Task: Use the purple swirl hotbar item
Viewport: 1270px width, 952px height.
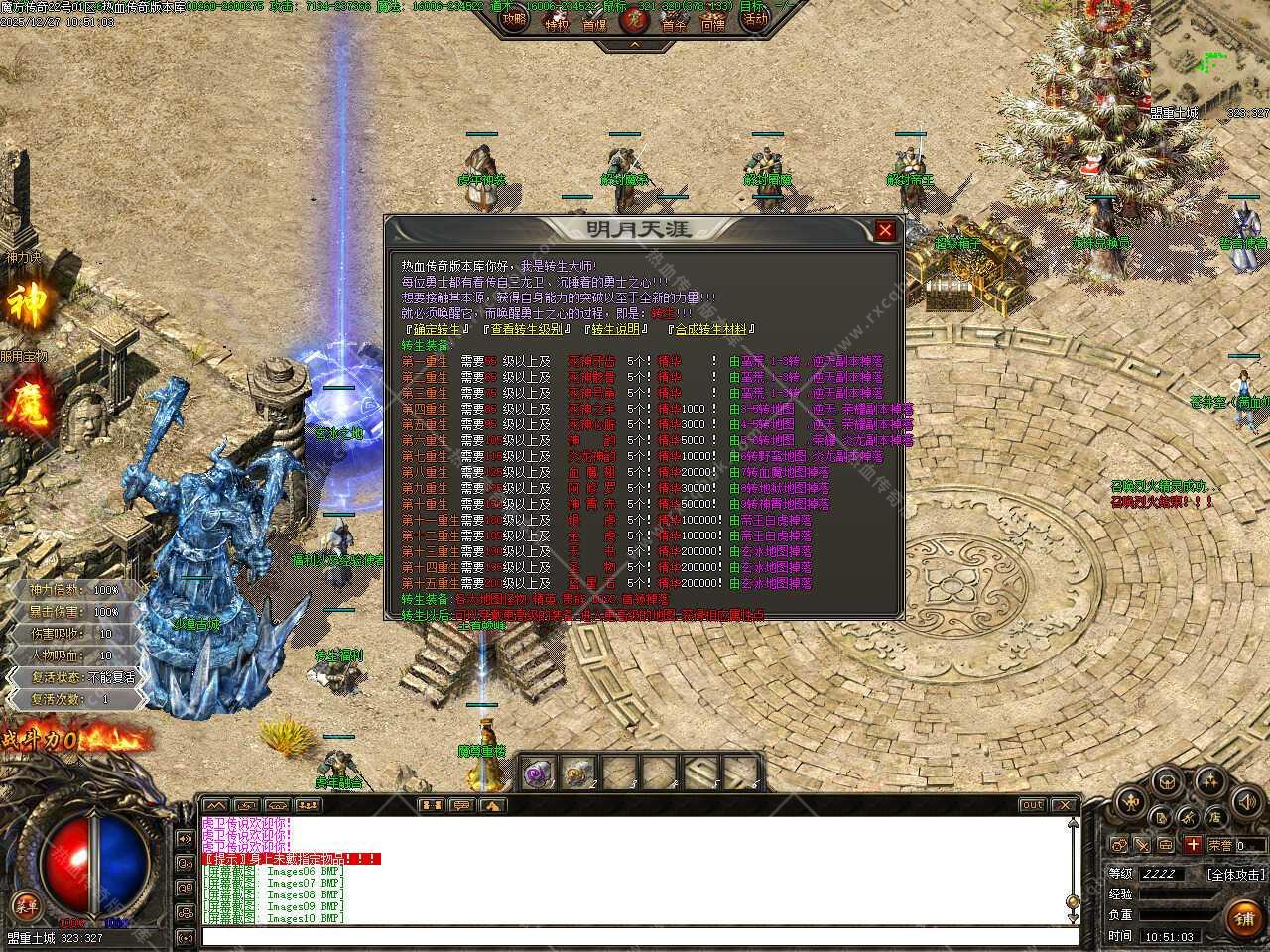Action: pos(539,773)
